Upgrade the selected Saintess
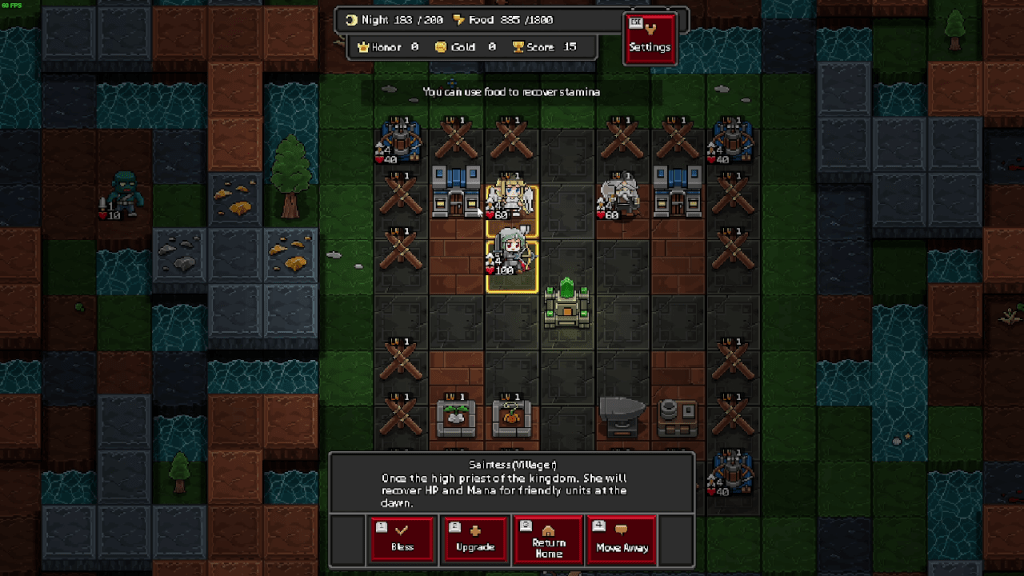This screenshot has height=576, width=1024. click(x=475, y=539)
